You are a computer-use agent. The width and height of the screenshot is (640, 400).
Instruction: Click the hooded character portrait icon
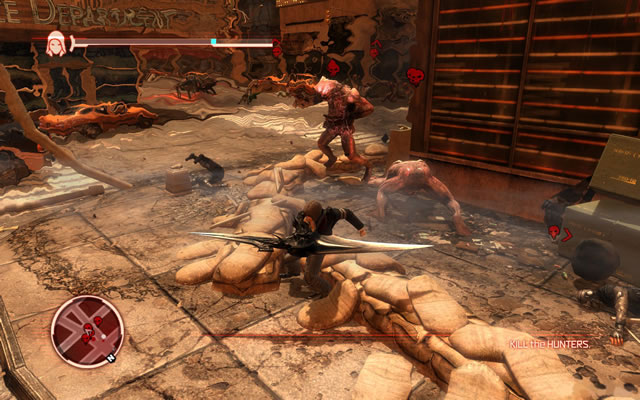tap(56, 42)
